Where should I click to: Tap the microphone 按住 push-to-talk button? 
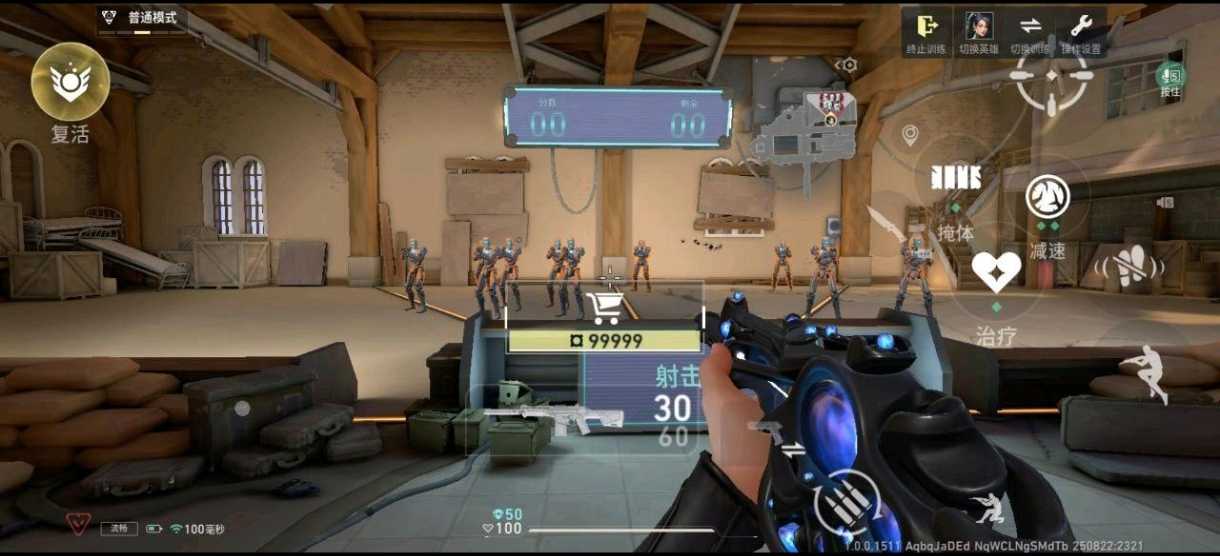(1170, 77)
